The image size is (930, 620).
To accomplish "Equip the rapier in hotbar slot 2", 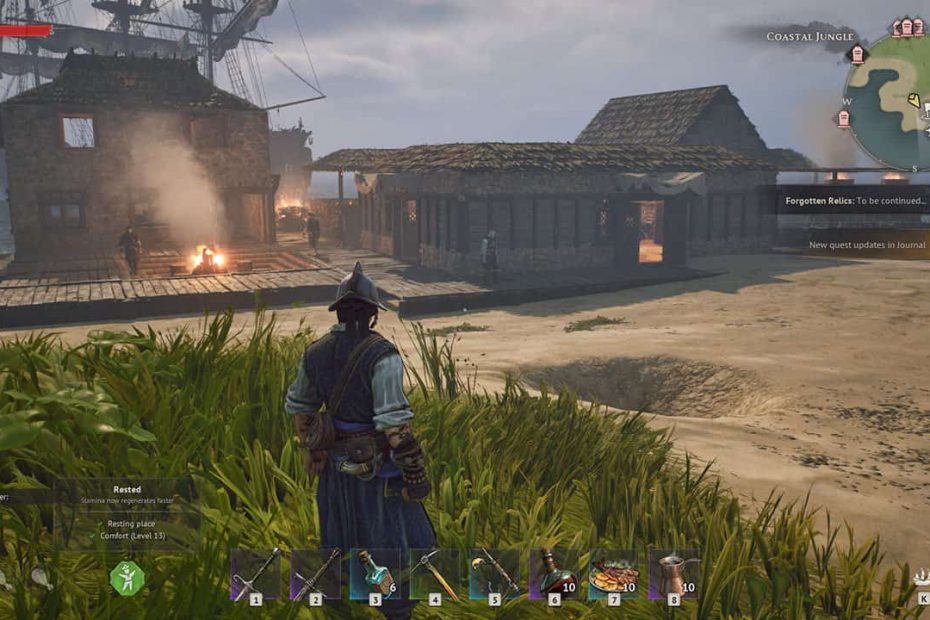I will [315, 575].
